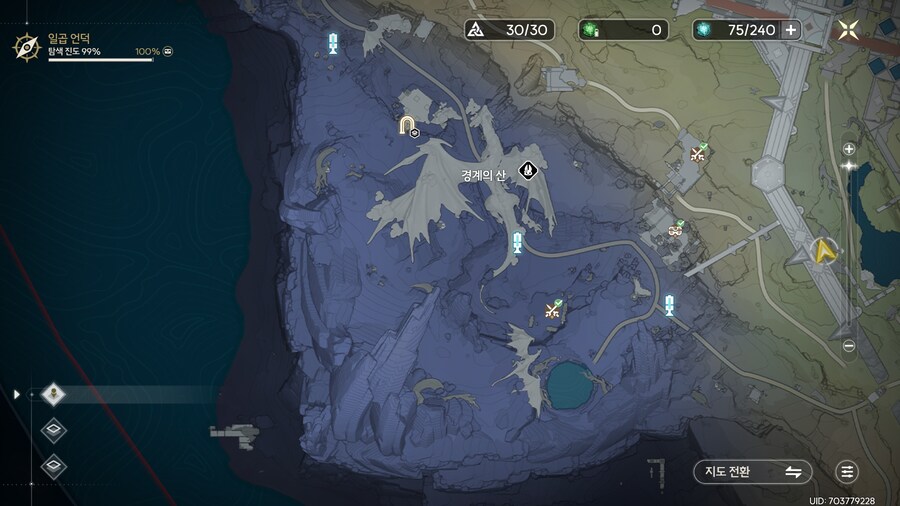Screen dimensions: 900x506
Task: Open the map marker filter list button
Action: click(848, 471)
